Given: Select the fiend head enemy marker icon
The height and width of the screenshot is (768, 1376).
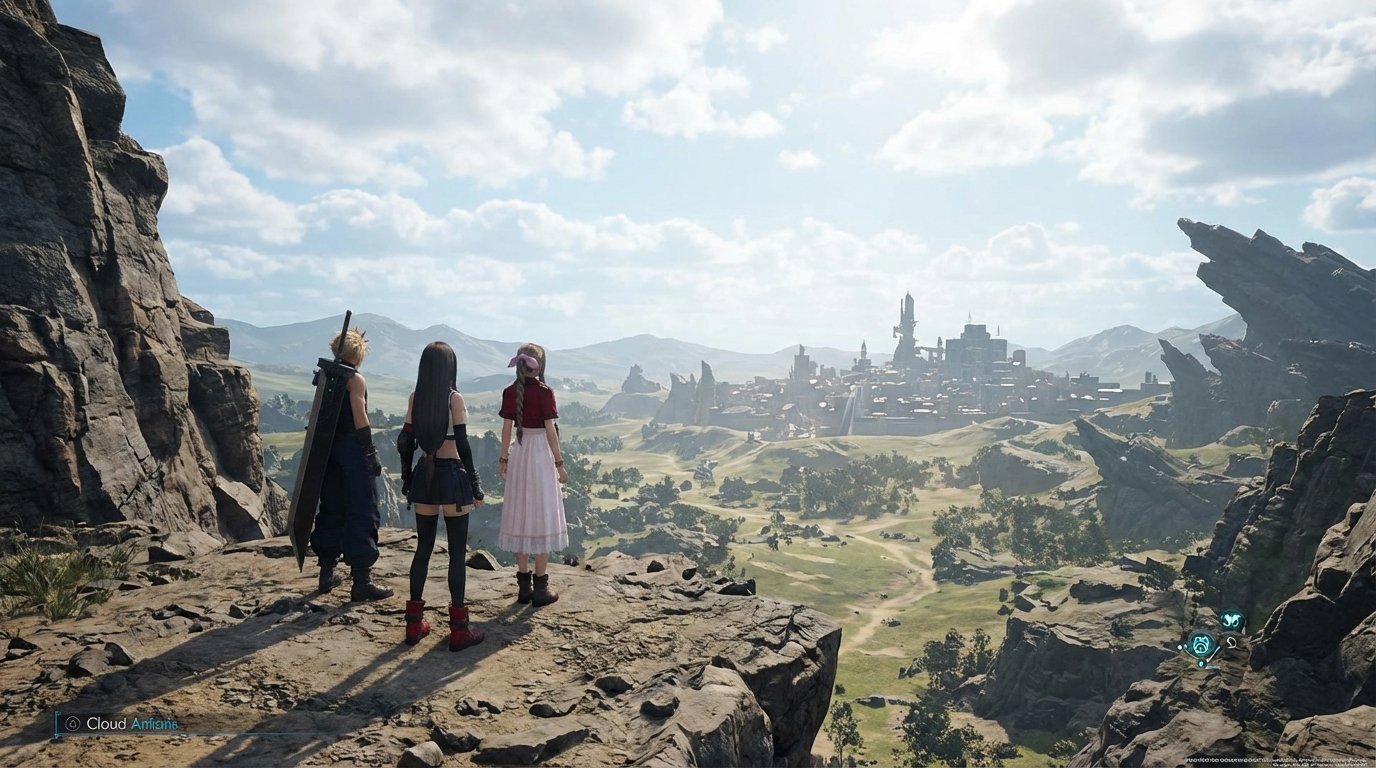Looking at the screenshot, I should (1201, 644).
